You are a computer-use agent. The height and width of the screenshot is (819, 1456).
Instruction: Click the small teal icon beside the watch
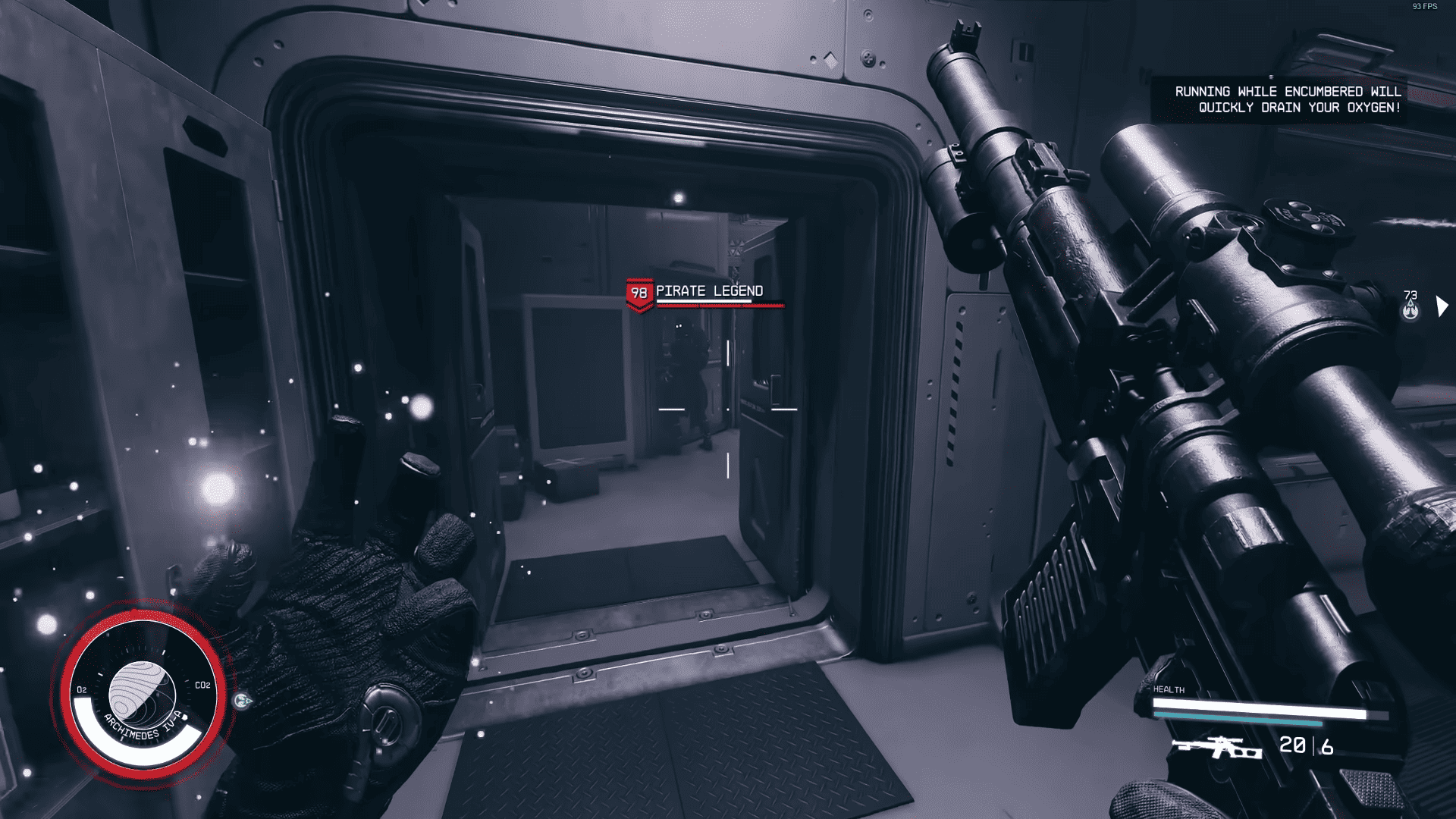[x=243, y=701]
